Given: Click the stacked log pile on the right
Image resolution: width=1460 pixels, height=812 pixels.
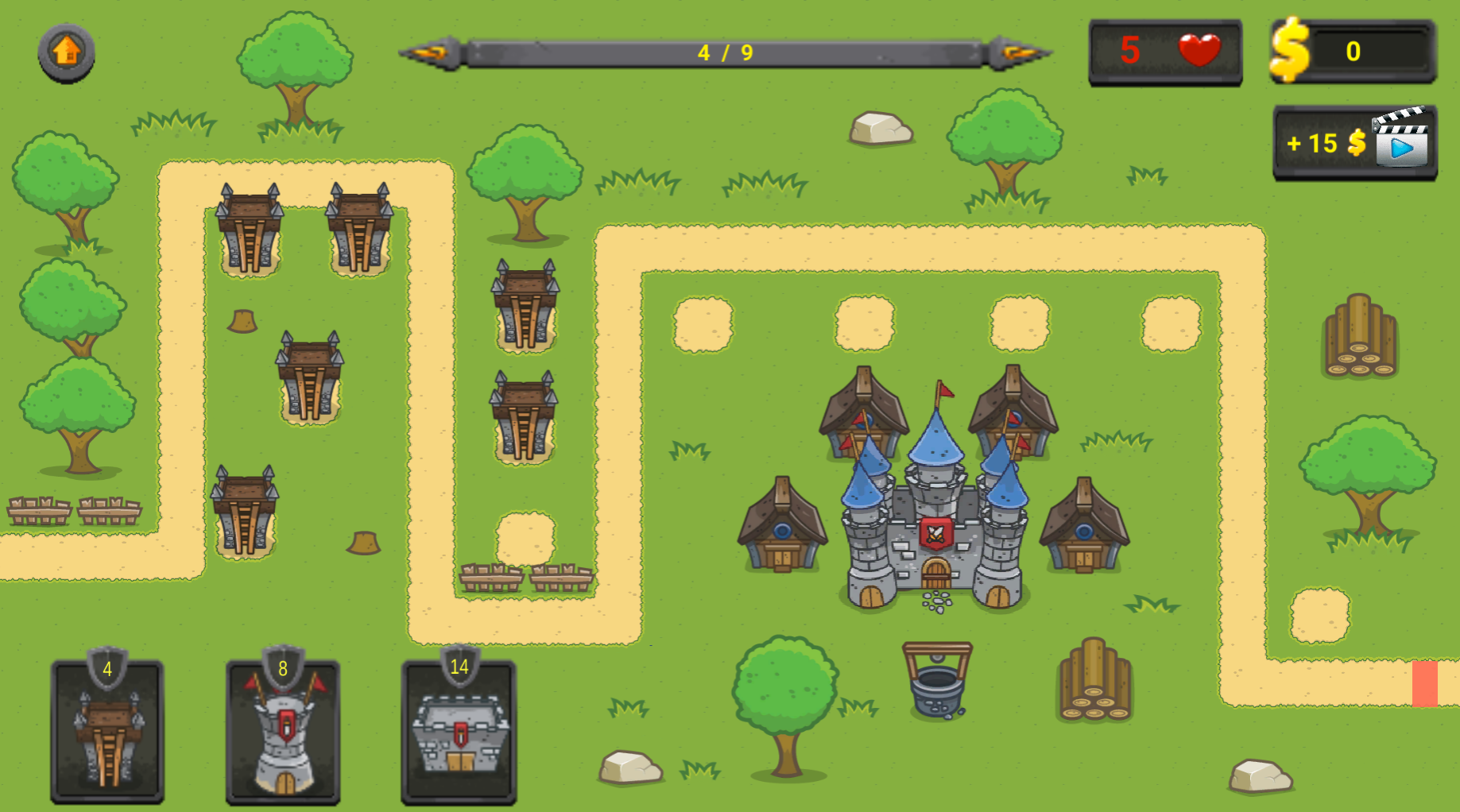Looking at the screenshot, I should click(x=1361, y=338).
